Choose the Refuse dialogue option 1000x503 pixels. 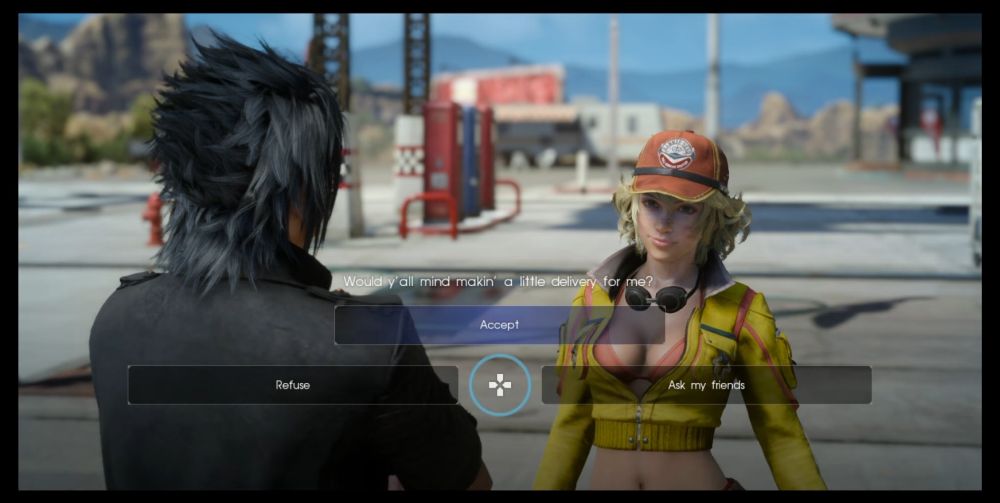pyautogui.click(x=292, y=385)
